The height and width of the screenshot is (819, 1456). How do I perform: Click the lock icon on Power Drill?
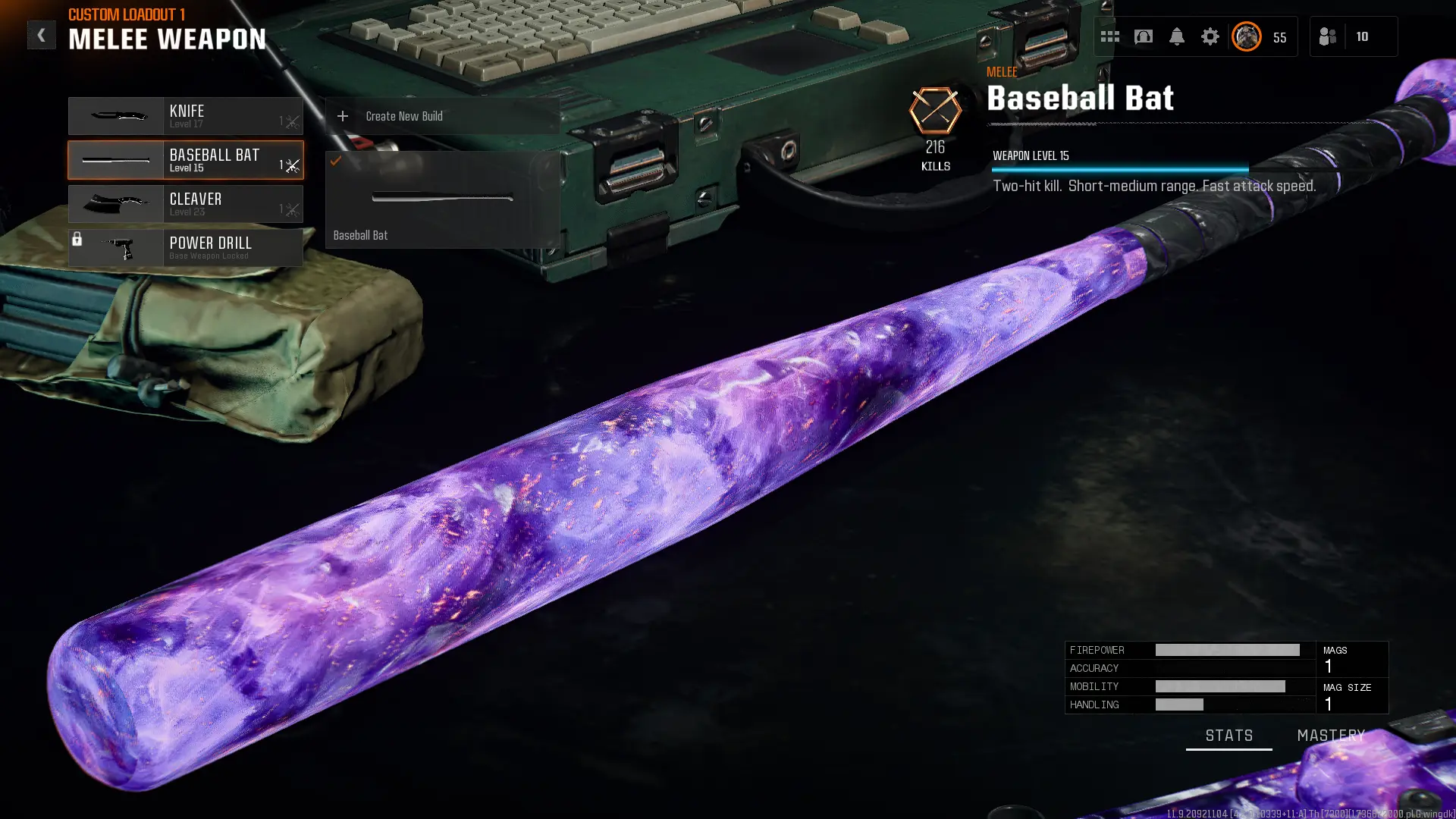(x=78, y=237)
